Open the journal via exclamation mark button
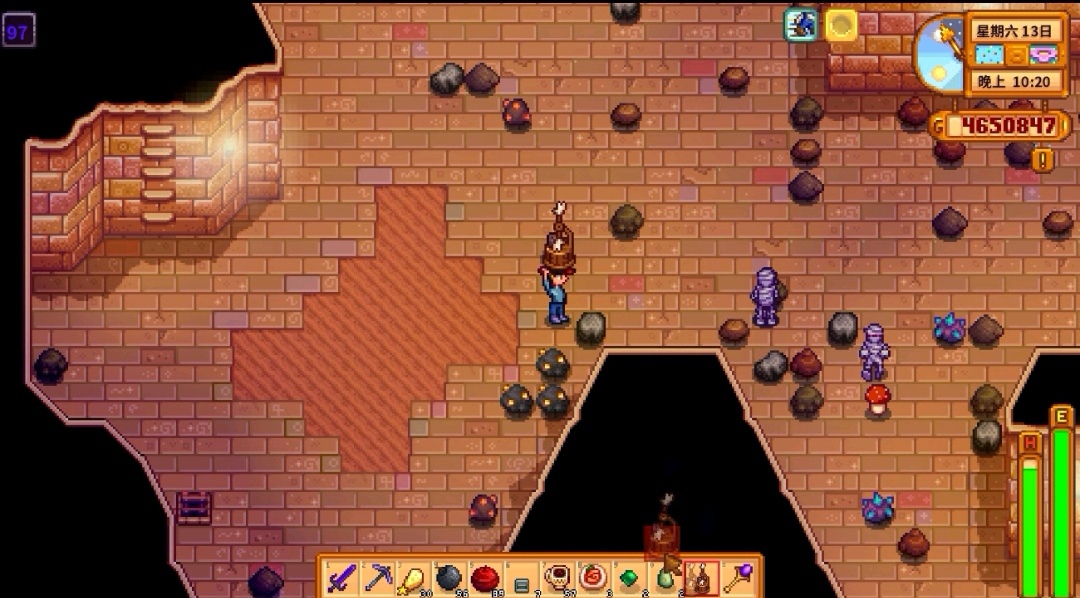The width and height of the screenshot is (1080, 598). 1042,160
